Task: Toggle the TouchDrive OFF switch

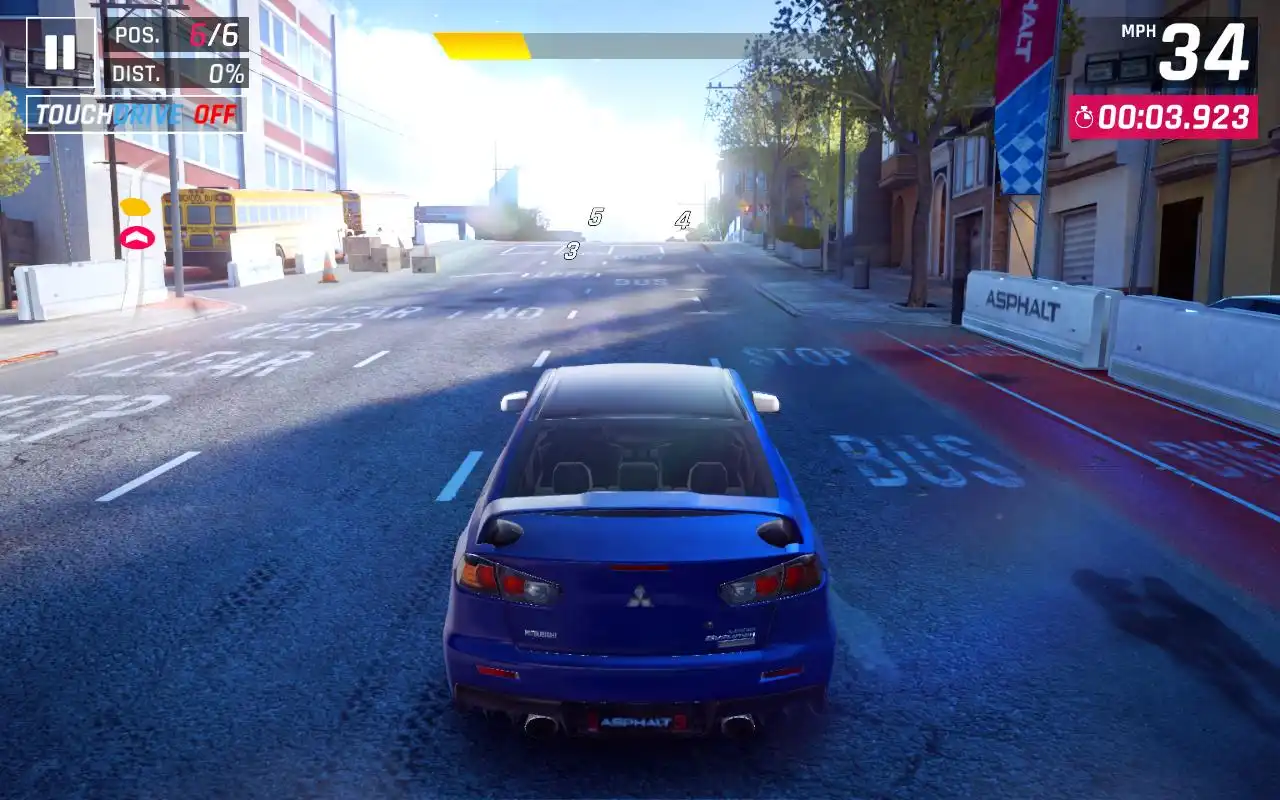Action: pos(135,114)
